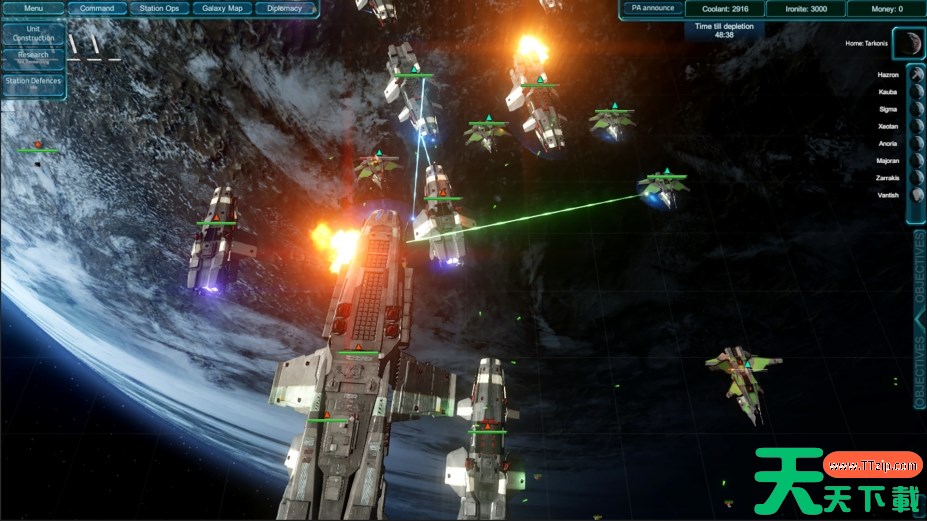Screen dimensions: 927x521
Task: Open the Diplomacy screen
Action: pyautogui.click(x=285, y=8)
